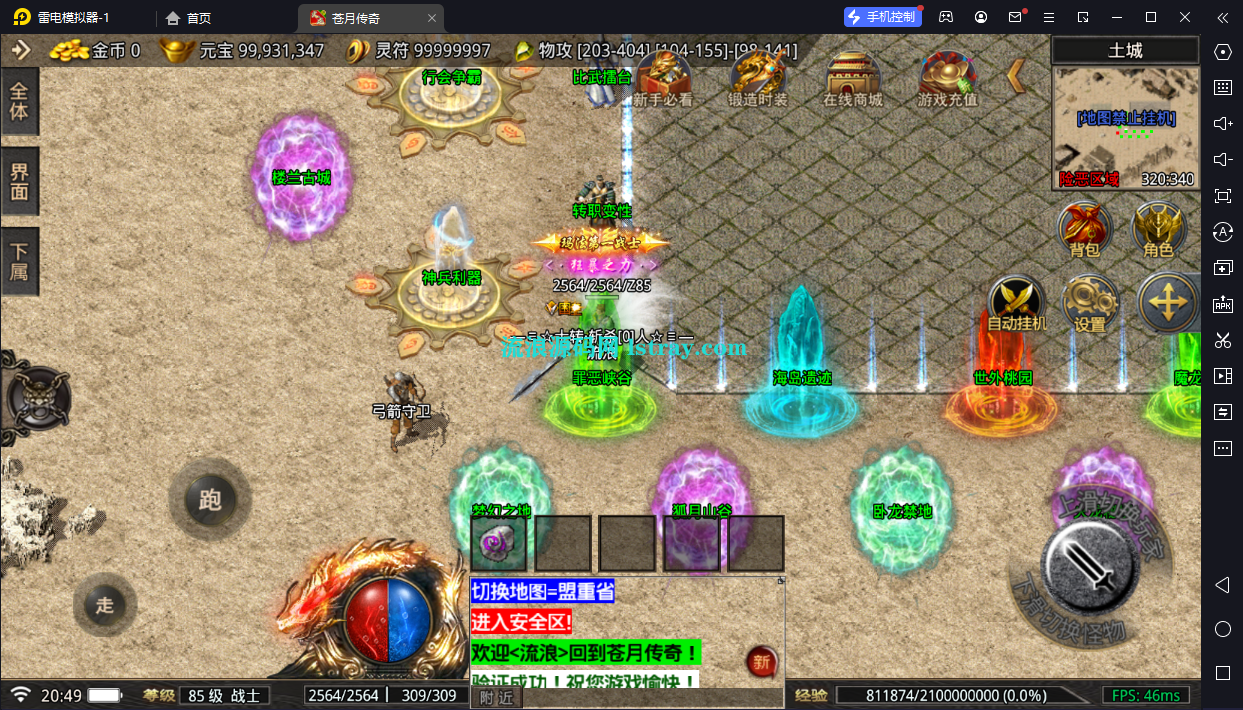
Task: Open the 游戏充值 recharge icon
Action: [947, 76]
